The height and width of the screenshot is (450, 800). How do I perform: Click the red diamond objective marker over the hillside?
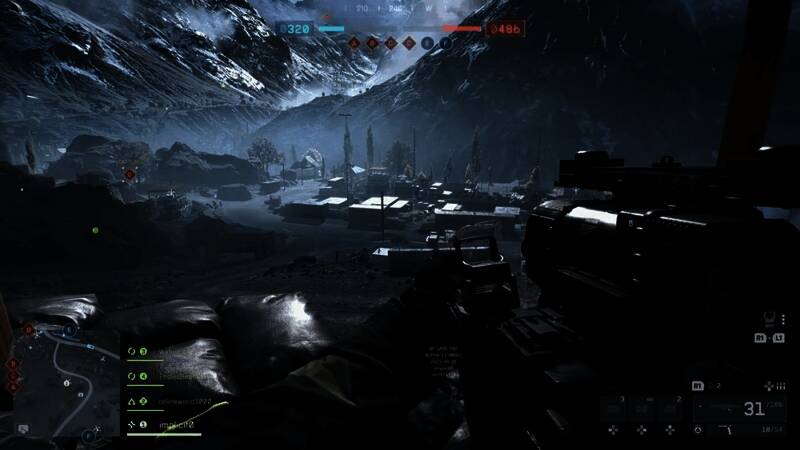click(129, 174)
